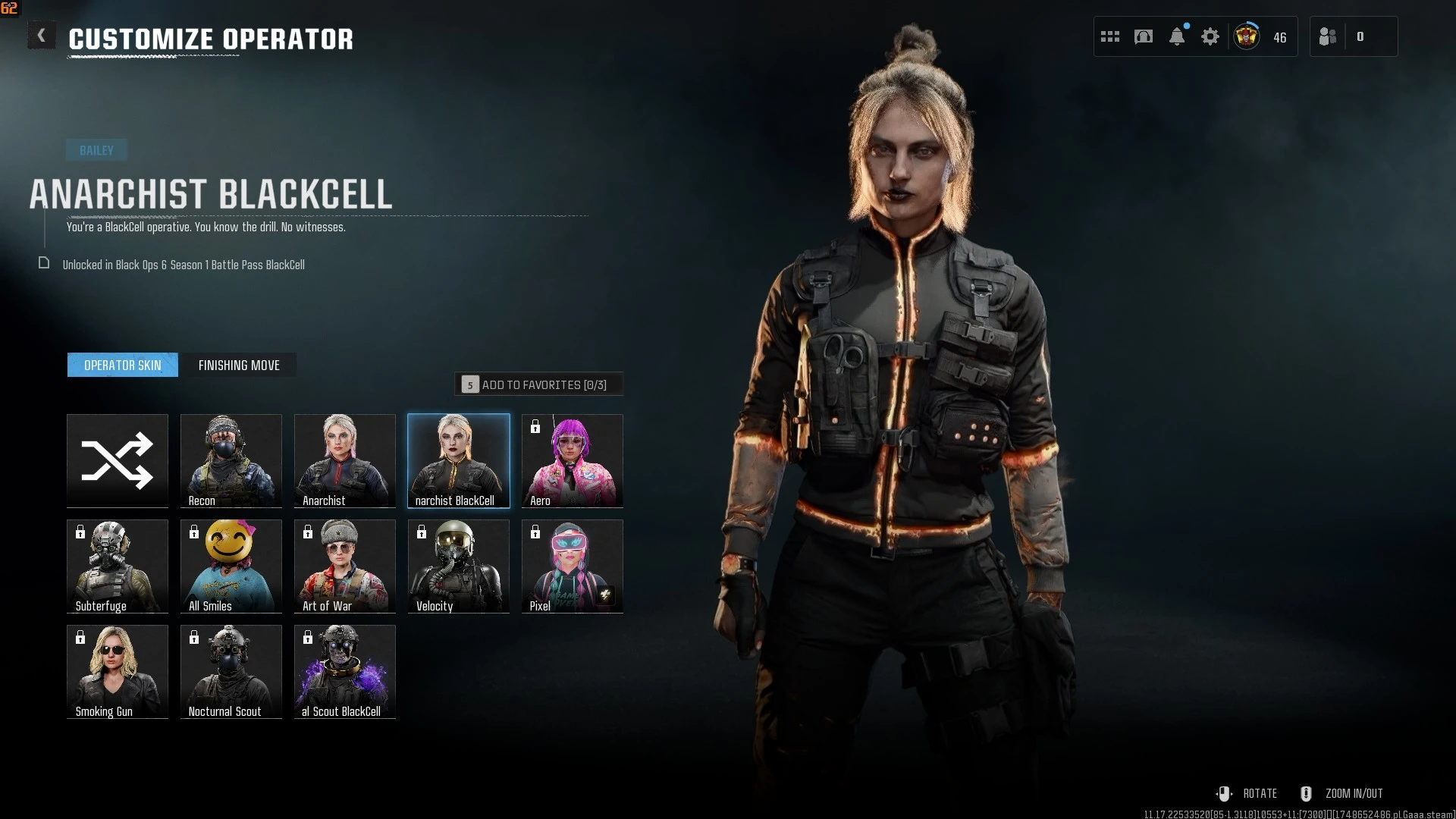Go back using the arrow button
Screen dimensions: 1456x819
click(x=42, y=36)
